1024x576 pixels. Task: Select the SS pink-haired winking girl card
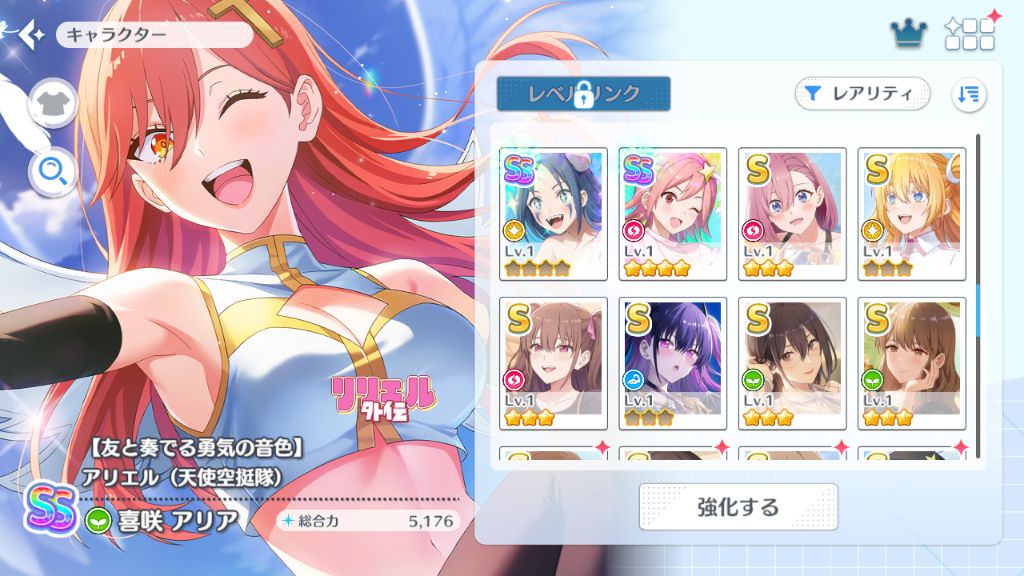(672, 214)
